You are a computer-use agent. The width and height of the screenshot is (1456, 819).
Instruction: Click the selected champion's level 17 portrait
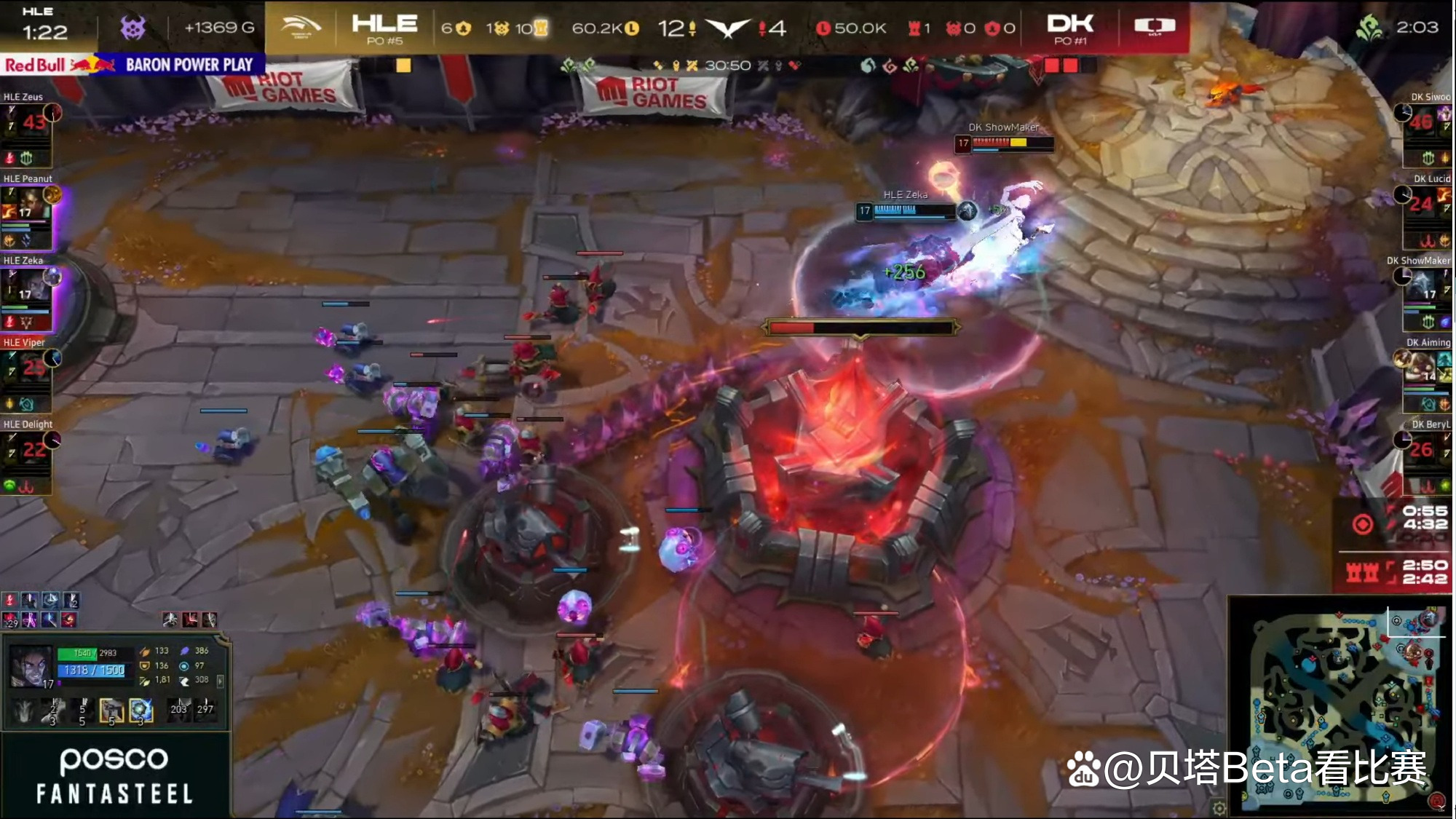(31, 667)
